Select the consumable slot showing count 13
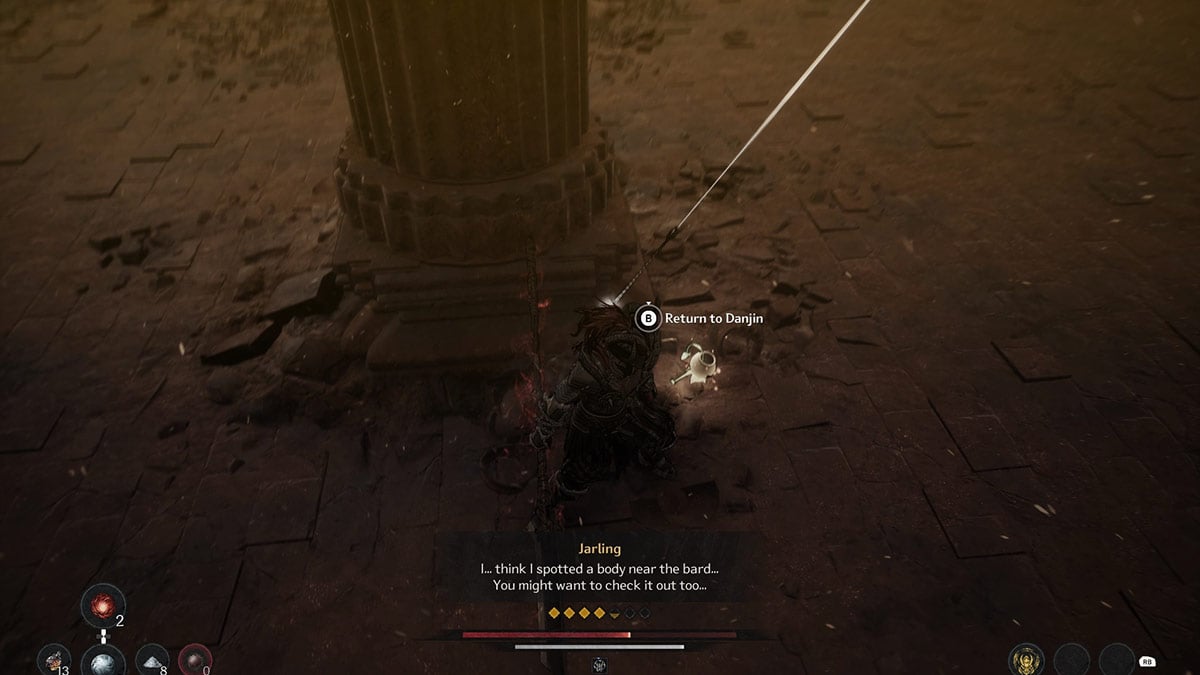1200x675 pixels. click(53, 660)
